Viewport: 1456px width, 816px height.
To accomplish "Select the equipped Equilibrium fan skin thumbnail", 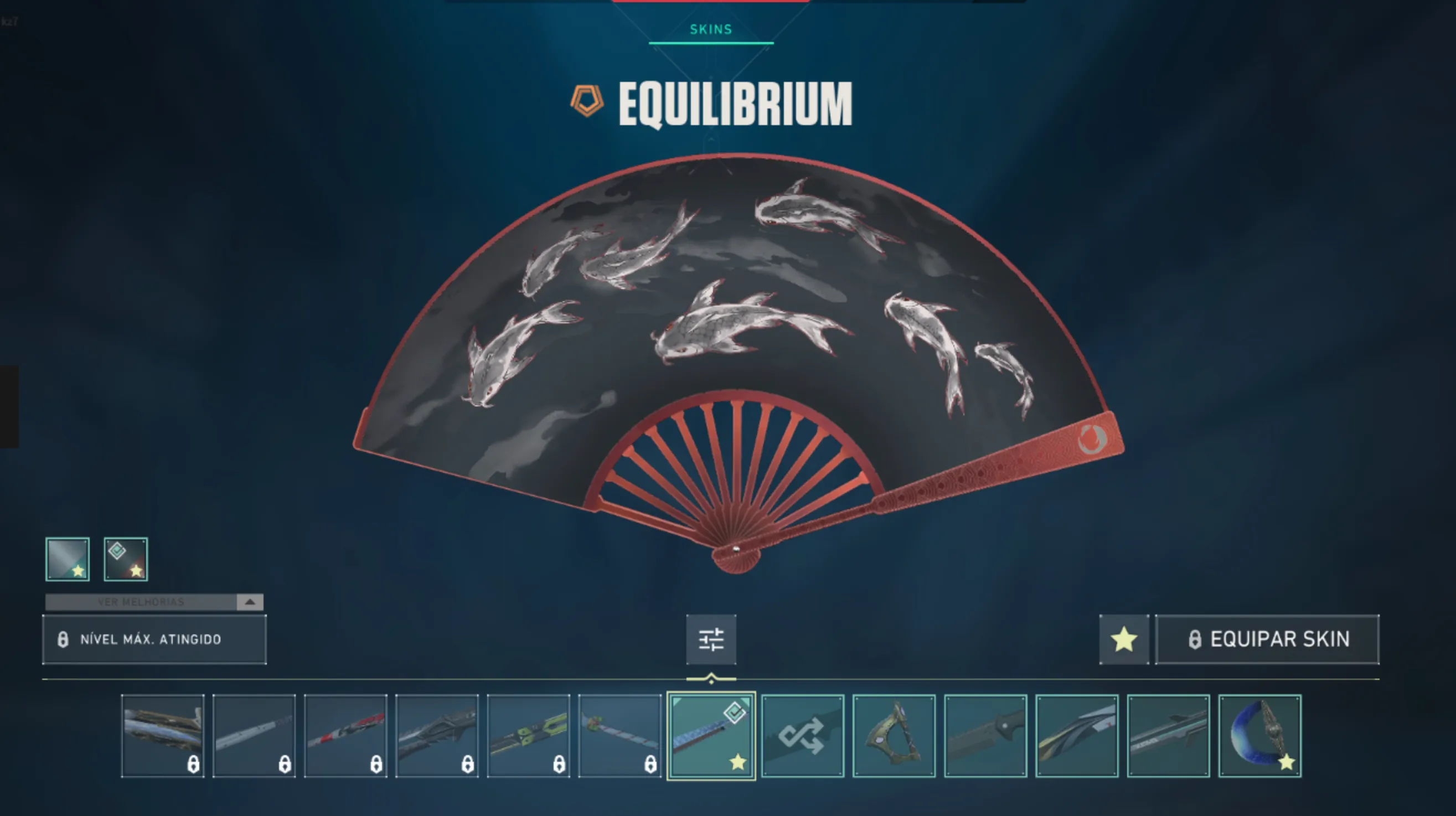I will [x=711, y=736].
